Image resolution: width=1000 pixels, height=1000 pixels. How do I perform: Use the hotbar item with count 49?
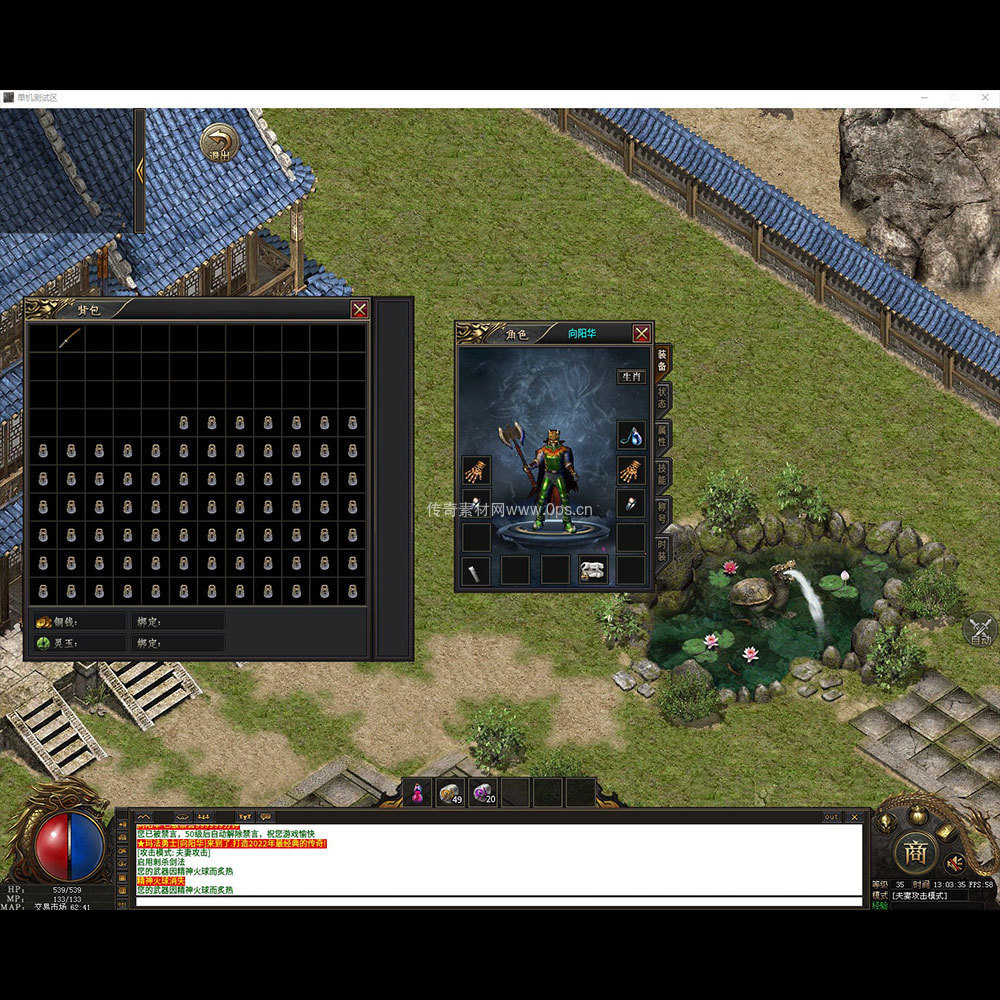(x=450, y=793)
